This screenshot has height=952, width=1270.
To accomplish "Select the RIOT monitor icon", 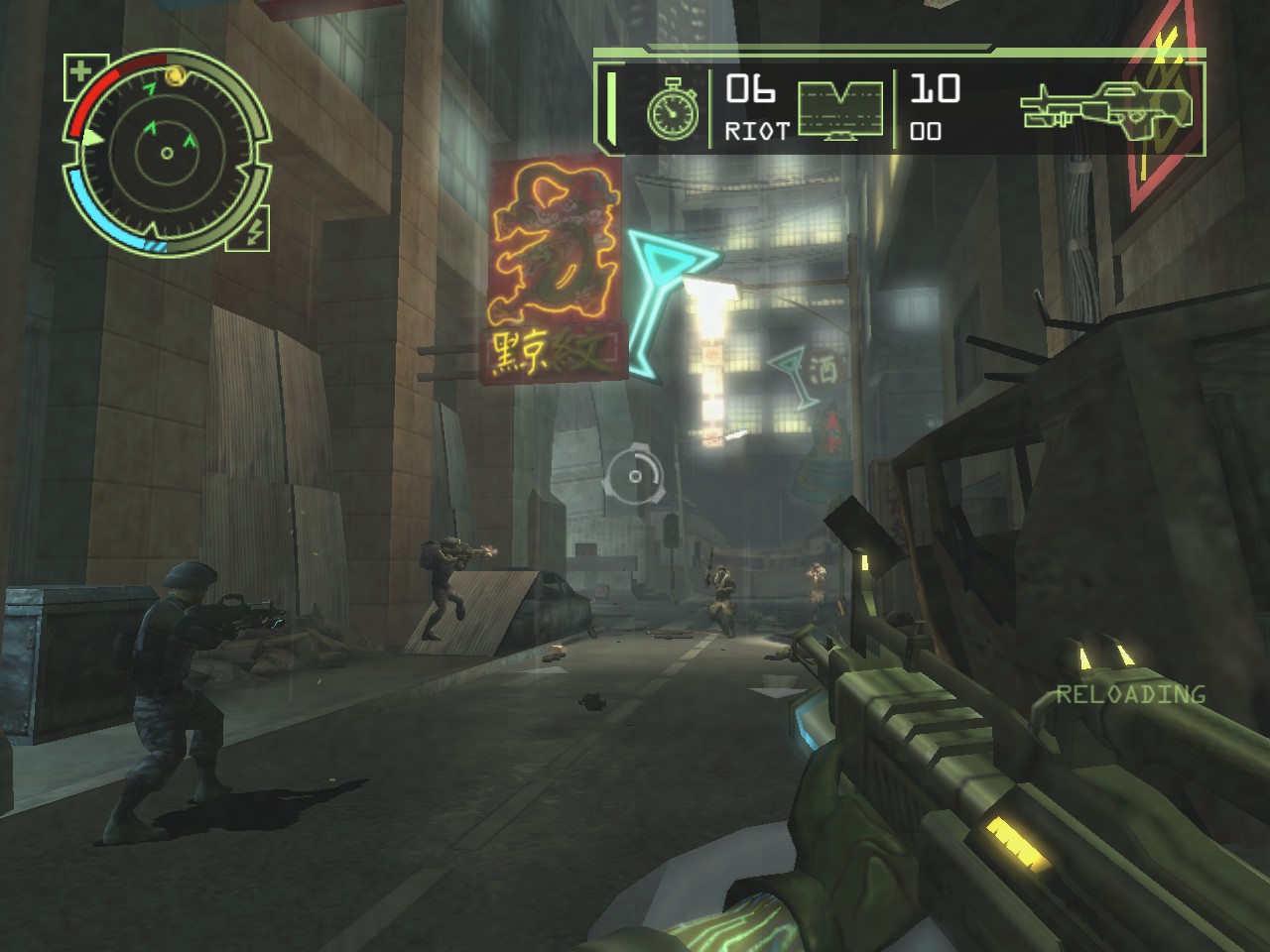I will [x=839, y=110].
